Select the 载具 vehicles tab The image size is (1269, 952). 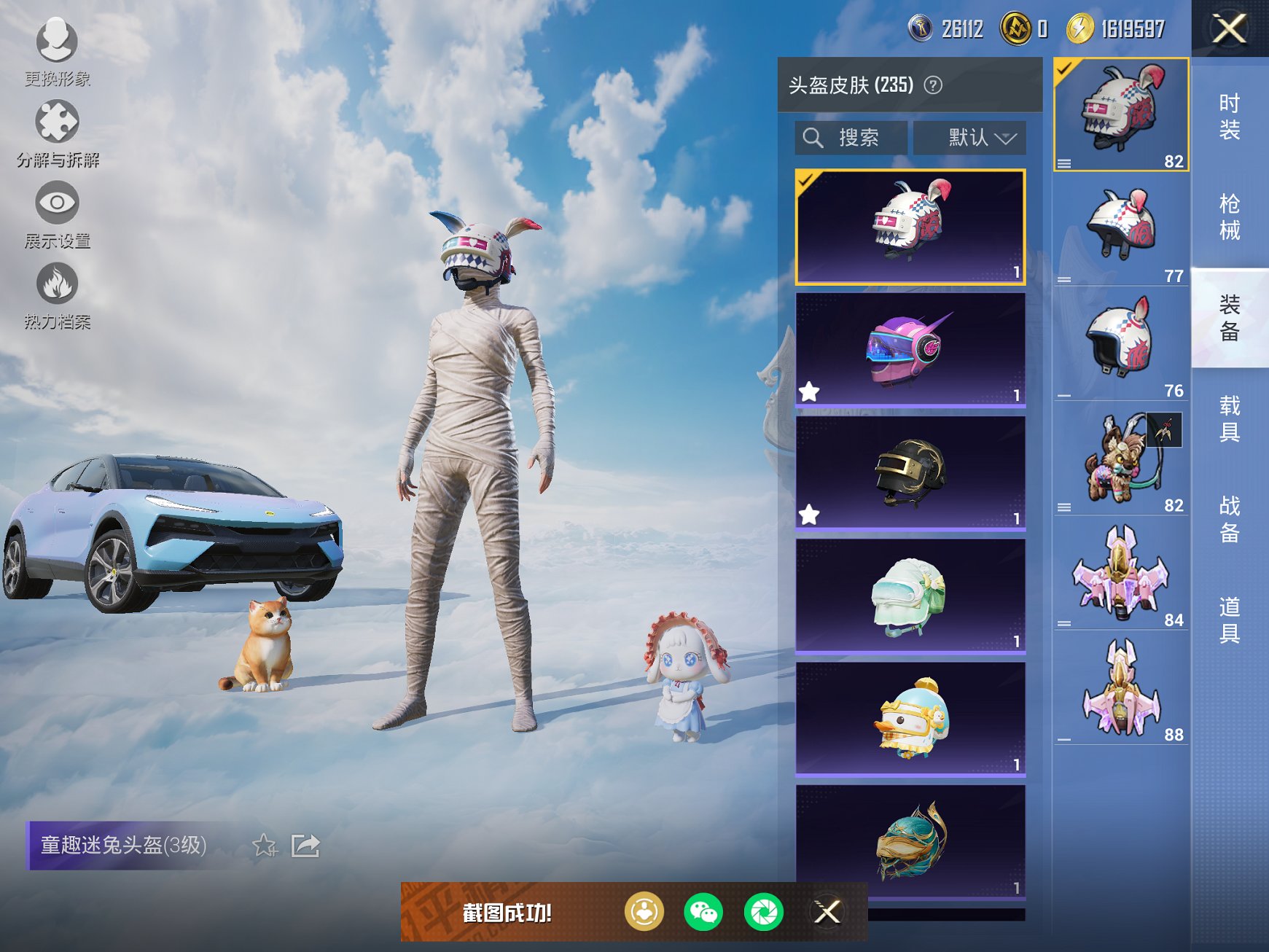click(1229, 418)
